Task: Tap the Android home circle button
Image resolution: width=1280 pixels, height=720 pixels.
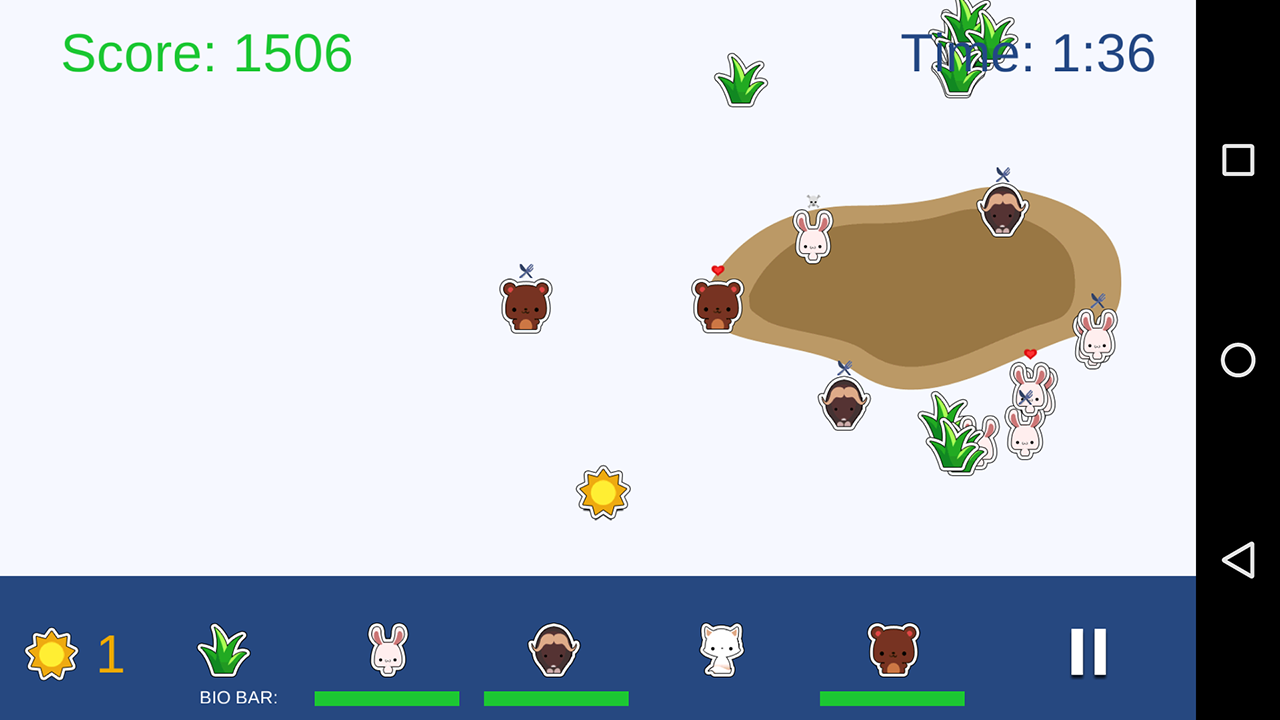Action: 1238,360
